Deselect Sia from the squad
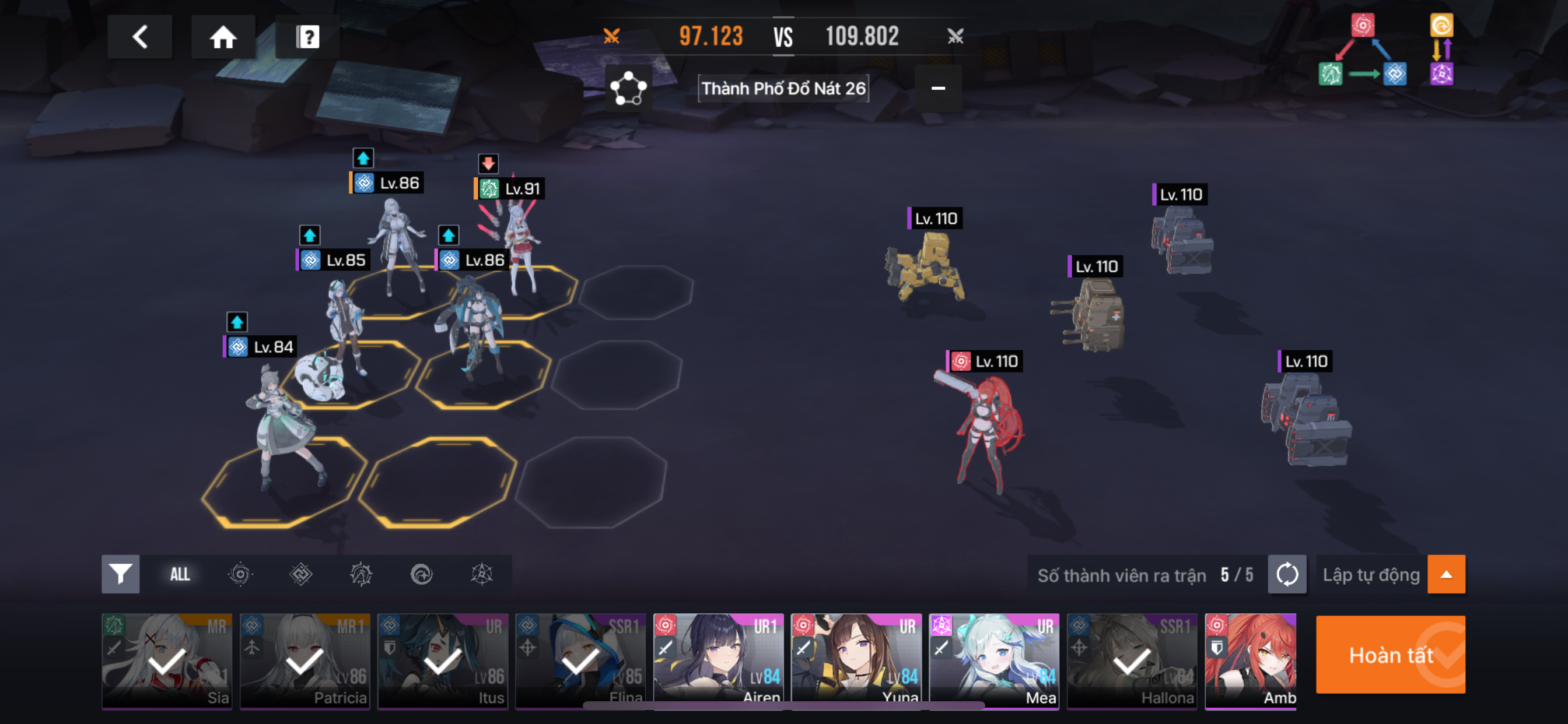The image size is (1568, 724). click(x=167, y=660)
